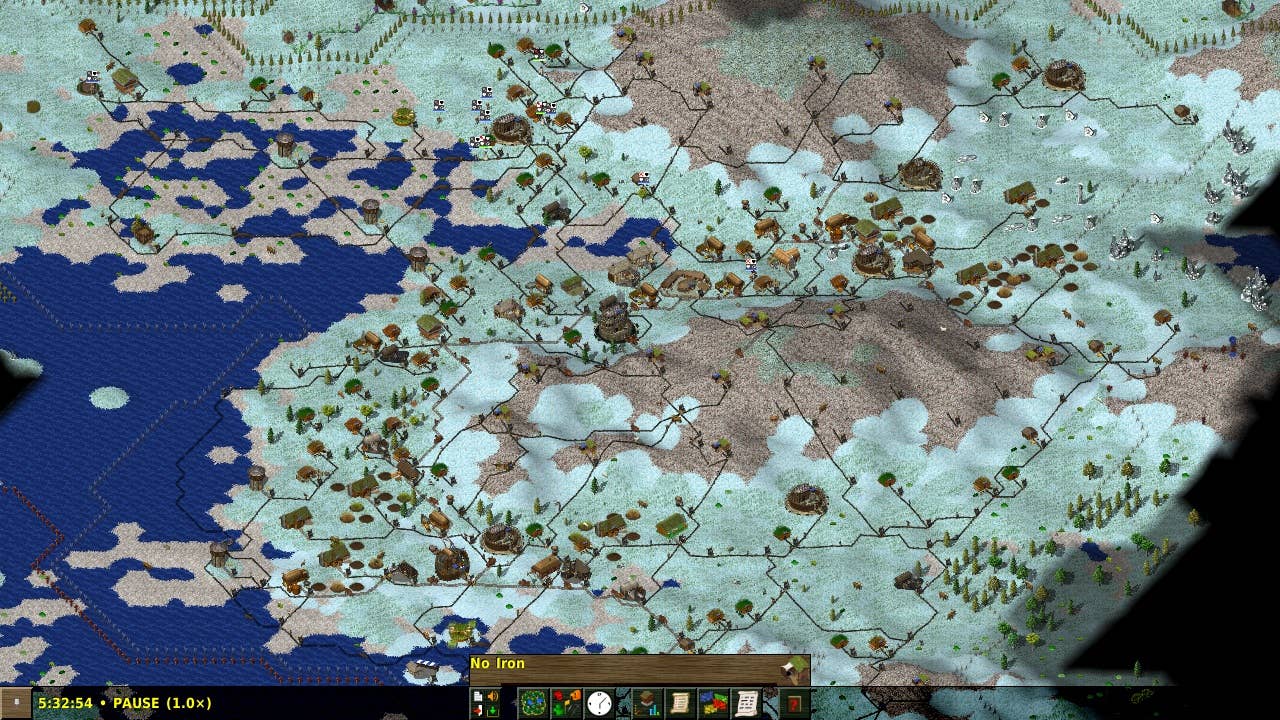Image resolution: width=1280 pixels, height=720 pixels.
Task: Click the red arrow exit game icon
Action: click(478, 709)
